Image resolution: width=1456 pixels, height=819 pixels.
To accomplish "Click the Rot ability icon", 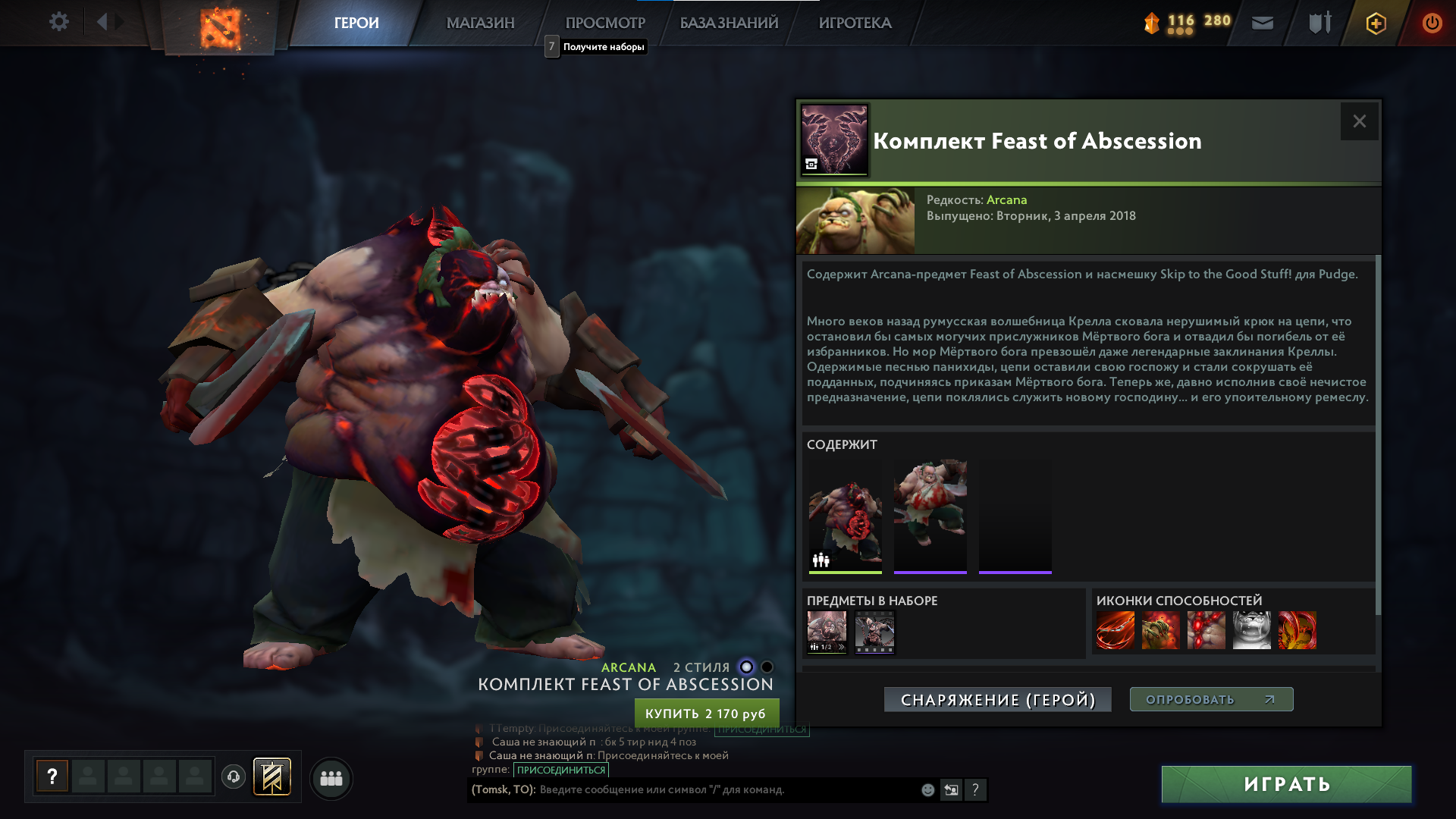I will (x=1162, y=630).
